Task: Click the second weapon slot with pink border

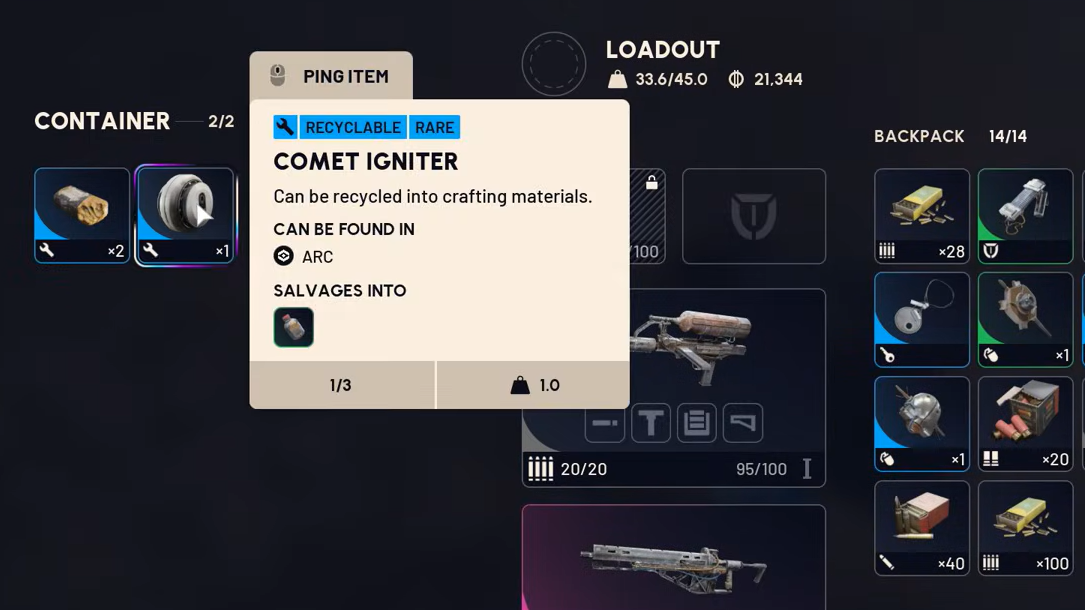Action: coord(673,557)
